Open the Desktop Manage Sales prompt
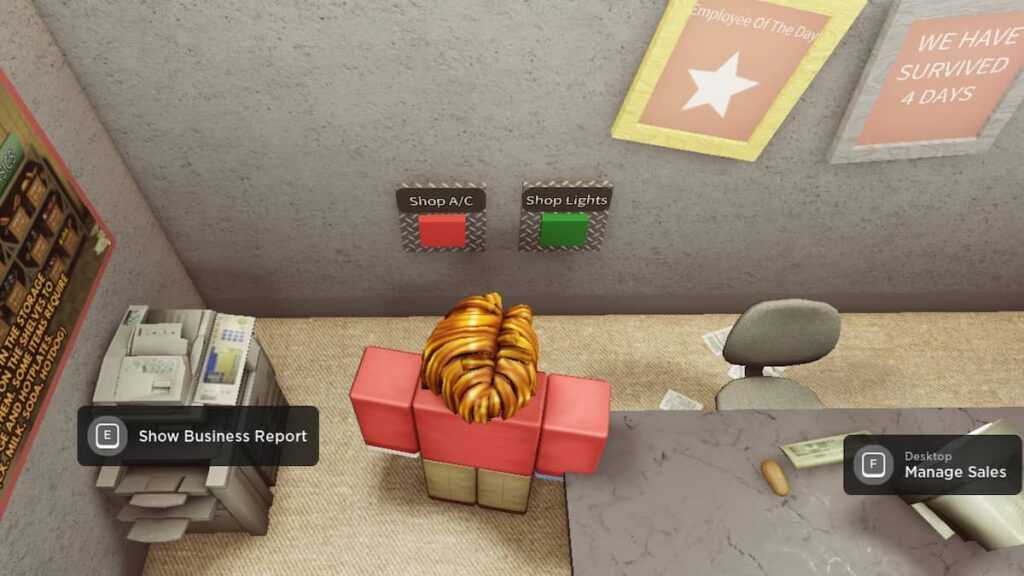The width and height of the screenshot is (1024, 576). point(932,465)
